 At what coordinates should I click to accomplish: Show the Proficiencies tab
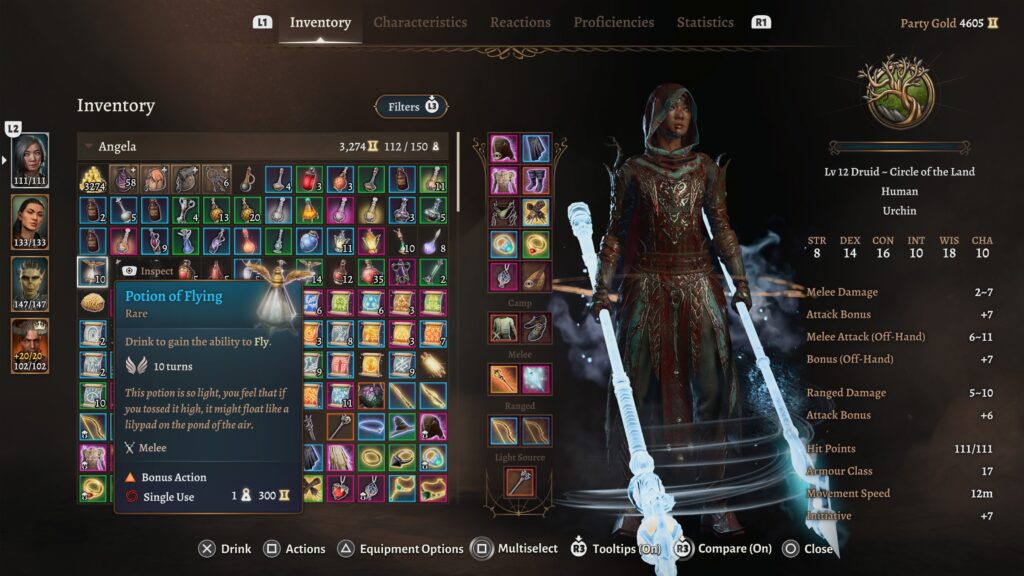pyautogui.click(x=614, y=22)
